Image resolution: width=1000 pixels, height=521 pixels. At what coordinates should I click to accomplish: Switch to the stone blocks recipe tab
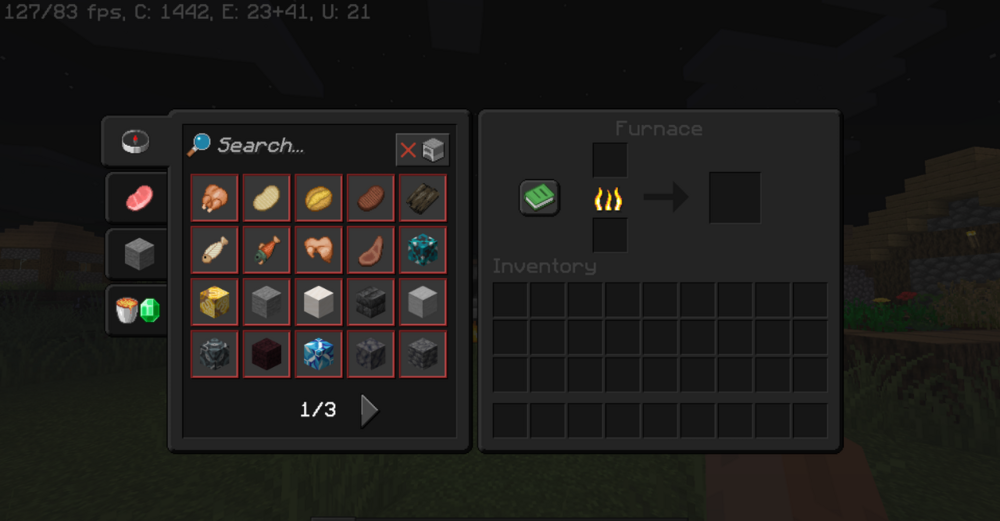click(138, 254)
